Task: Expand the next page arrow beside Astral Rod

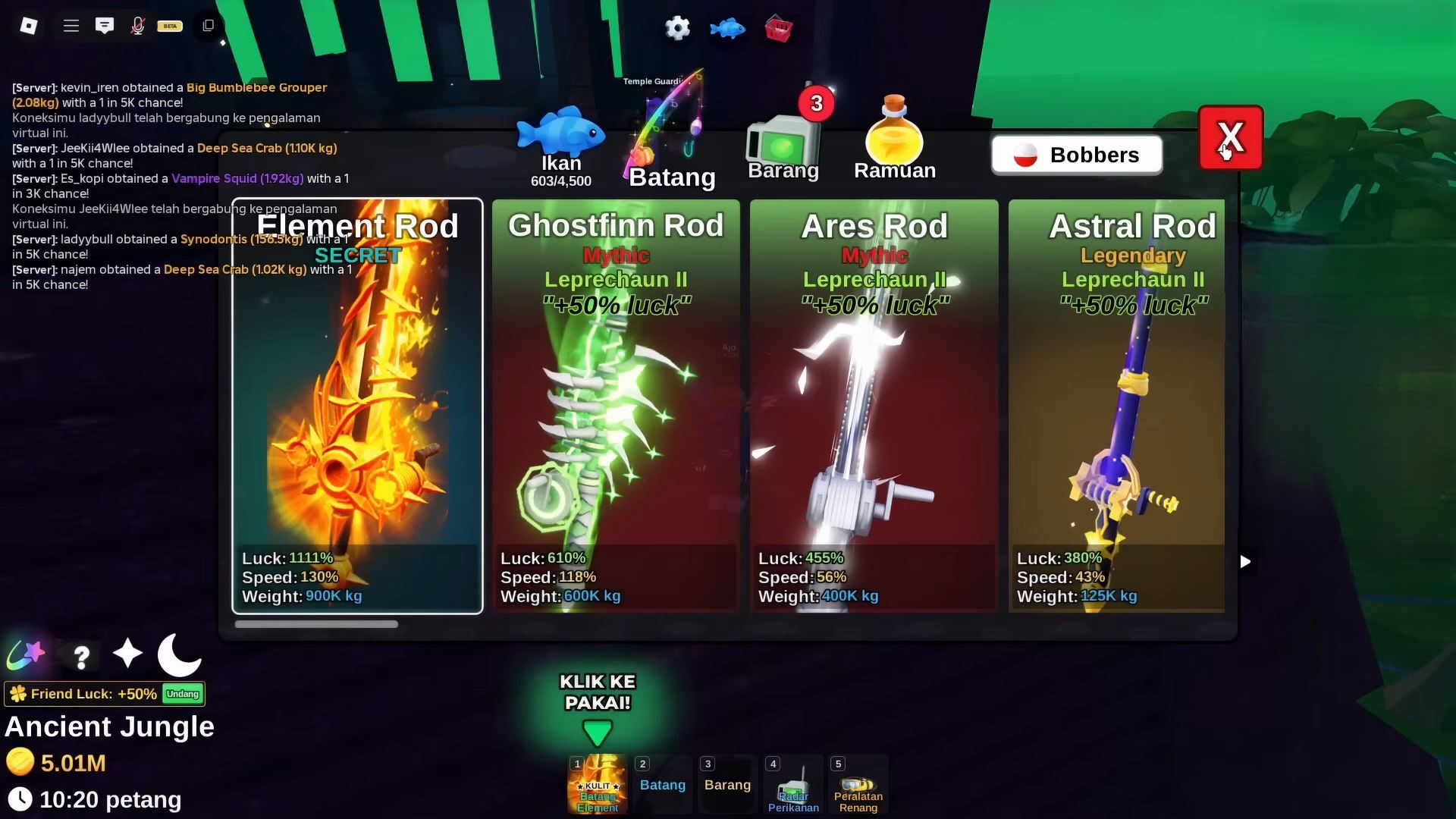Action: [x=1244, y=562]
